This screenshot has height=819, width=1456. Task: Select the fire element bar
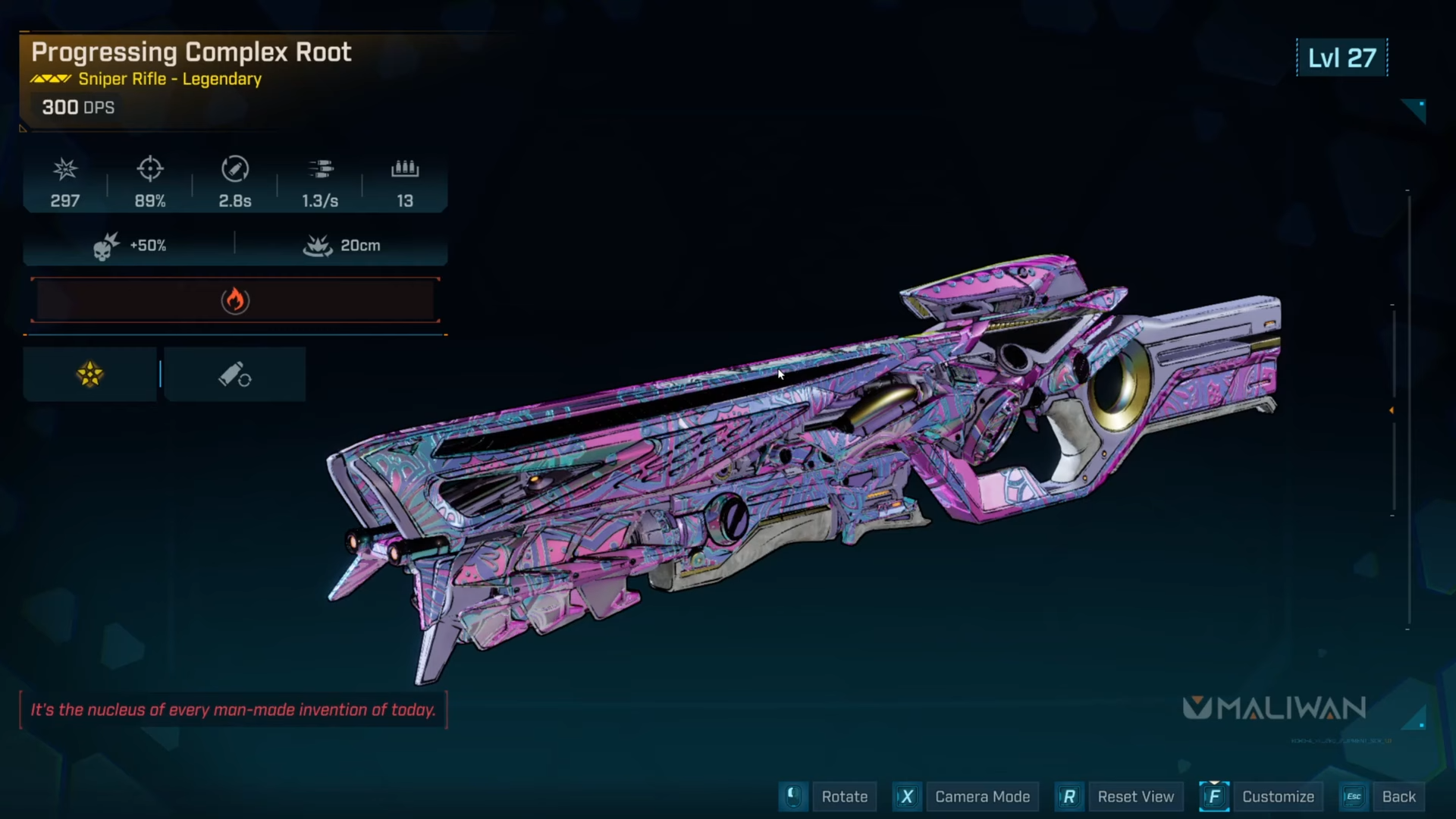point(235,300)
